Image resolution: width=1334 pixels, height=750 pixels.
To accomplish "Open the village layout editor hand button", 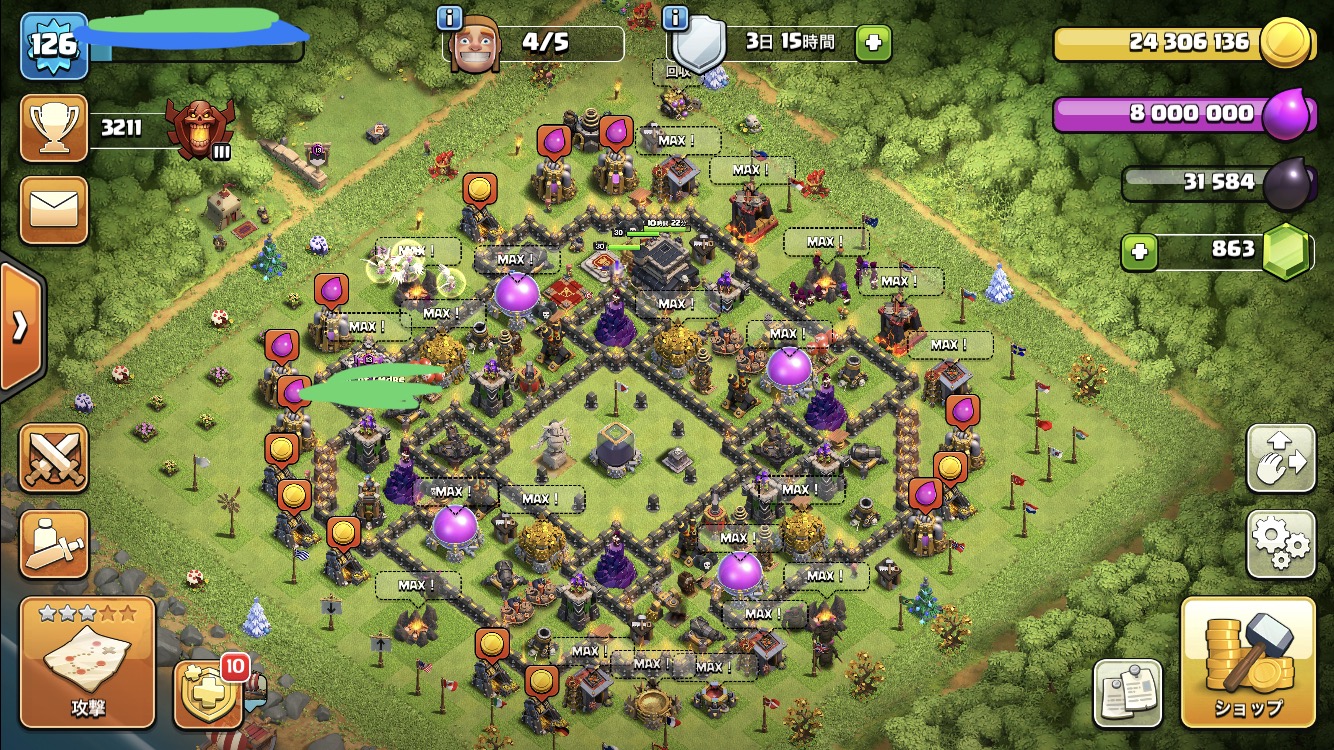I will (1280, 459).
